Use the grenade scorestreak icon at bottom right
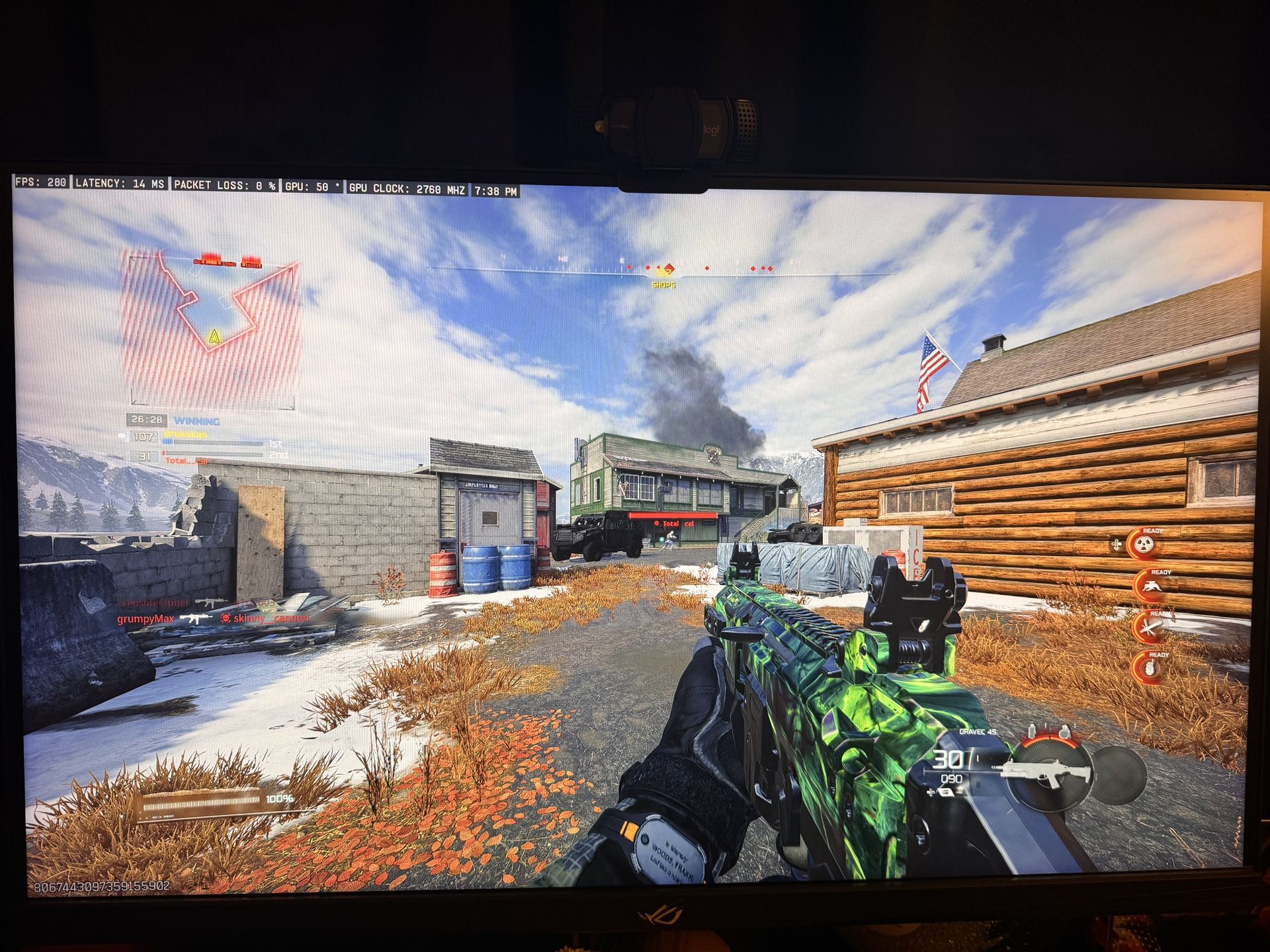 [1150, 669]
